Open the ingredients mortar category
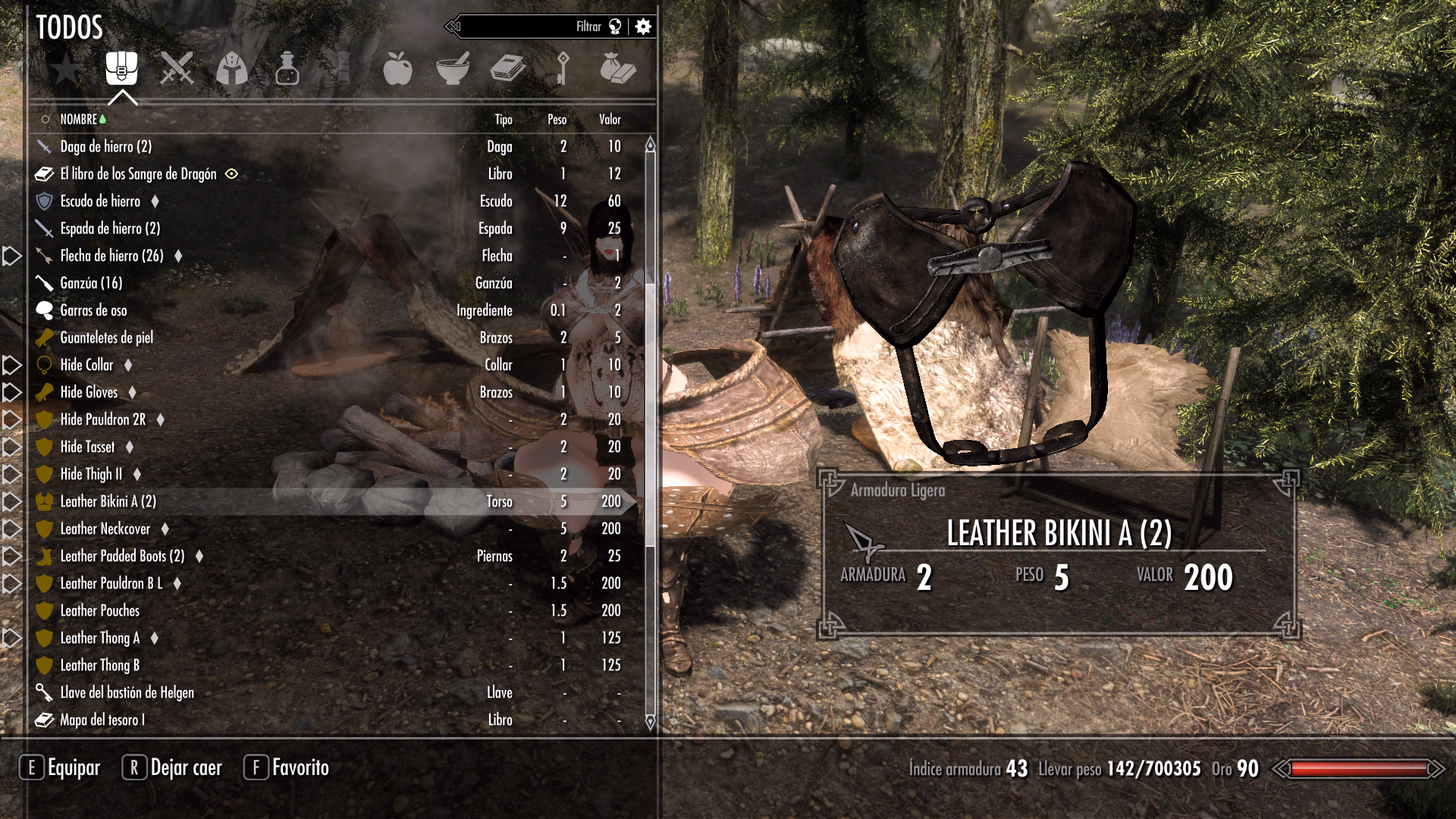The image size is (1456, 819). click(x=453, y=69)
